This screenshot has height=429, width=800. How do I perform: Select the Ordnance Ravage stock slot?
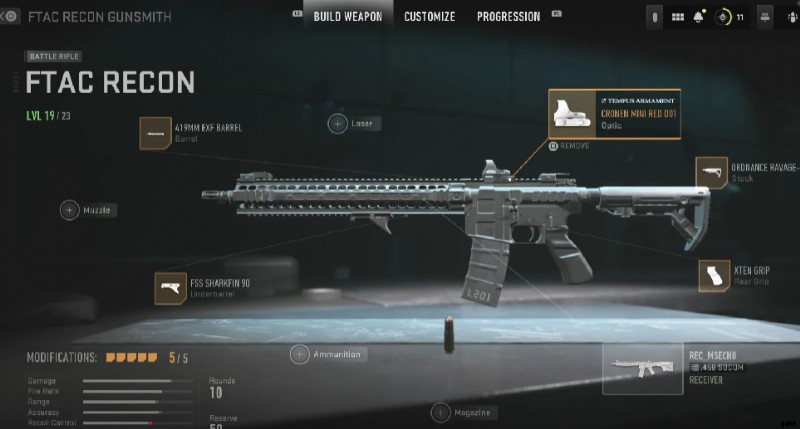coord(711,172)
